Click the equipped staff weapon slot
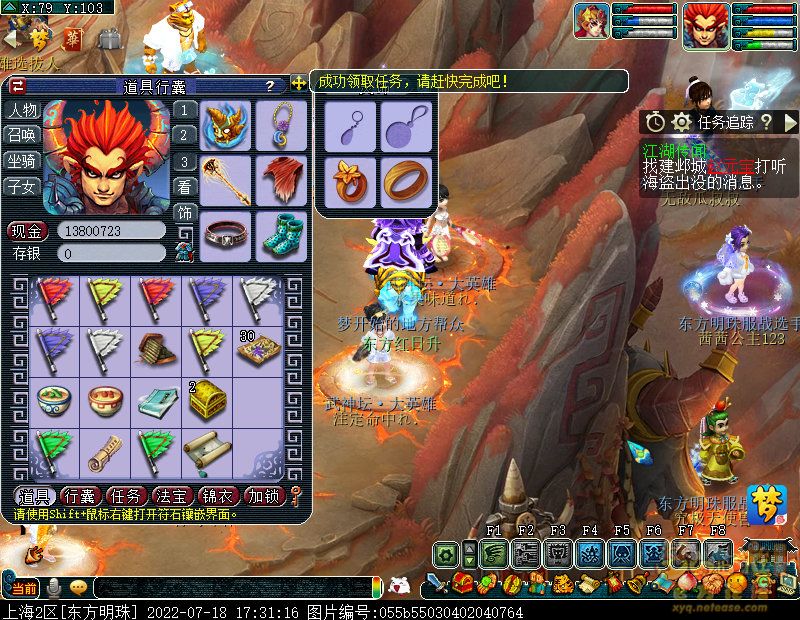Viewport: 800px width, 620px height. pyautogui.click(x=226, y=180)
